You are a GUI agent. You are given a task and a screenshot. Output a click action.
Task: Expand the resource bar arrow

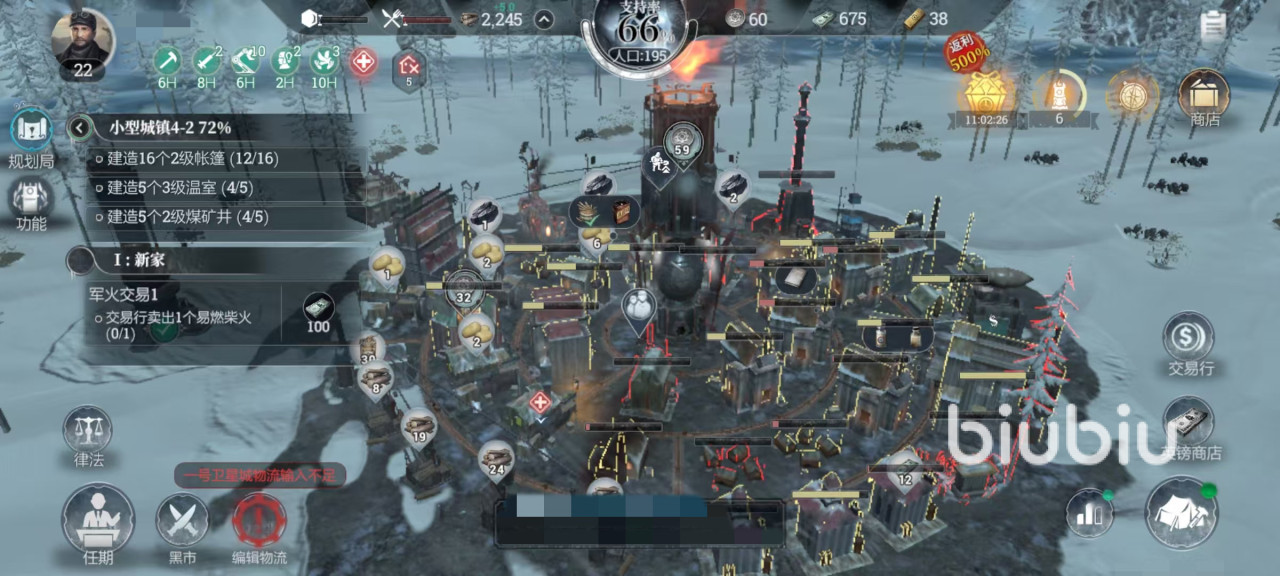click(x=543, y=19)
